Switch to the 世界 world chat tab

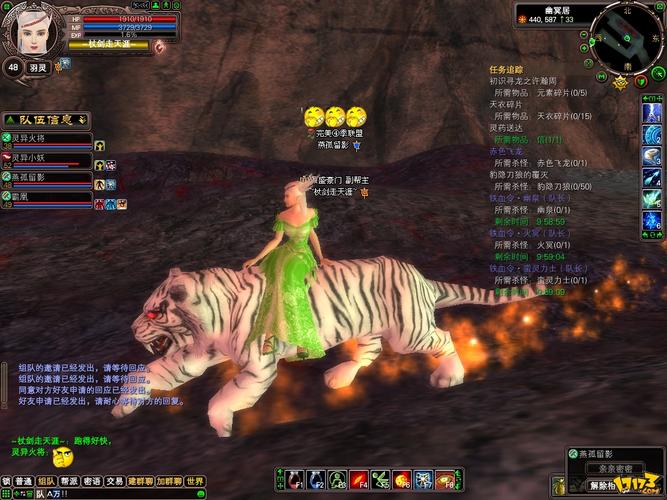pyautogui.click(x=196, y=481)
